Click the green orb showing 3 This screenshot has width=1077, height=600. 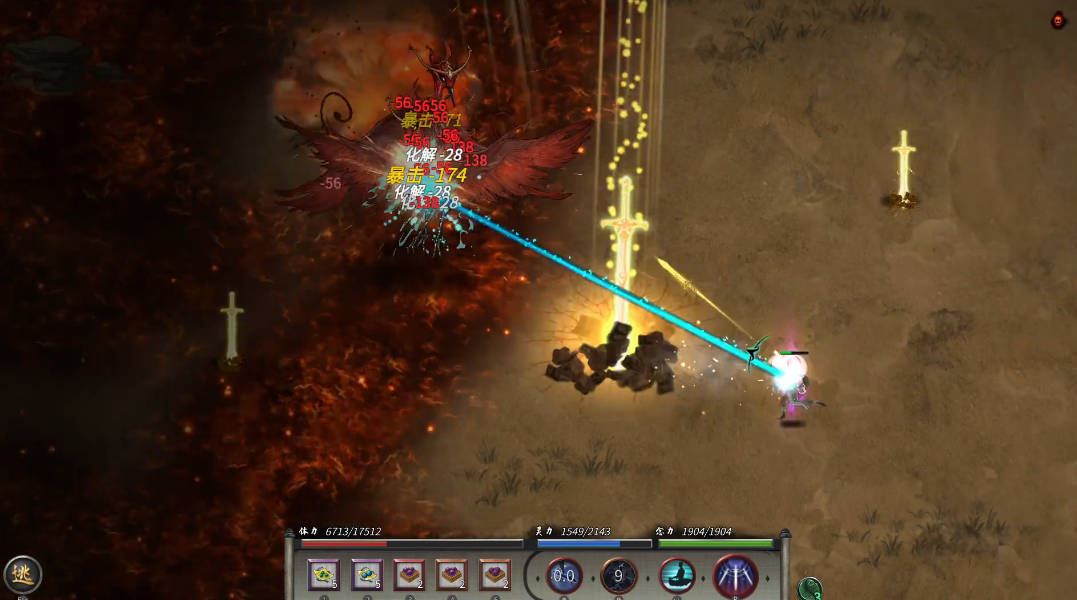tap(811, 590)
